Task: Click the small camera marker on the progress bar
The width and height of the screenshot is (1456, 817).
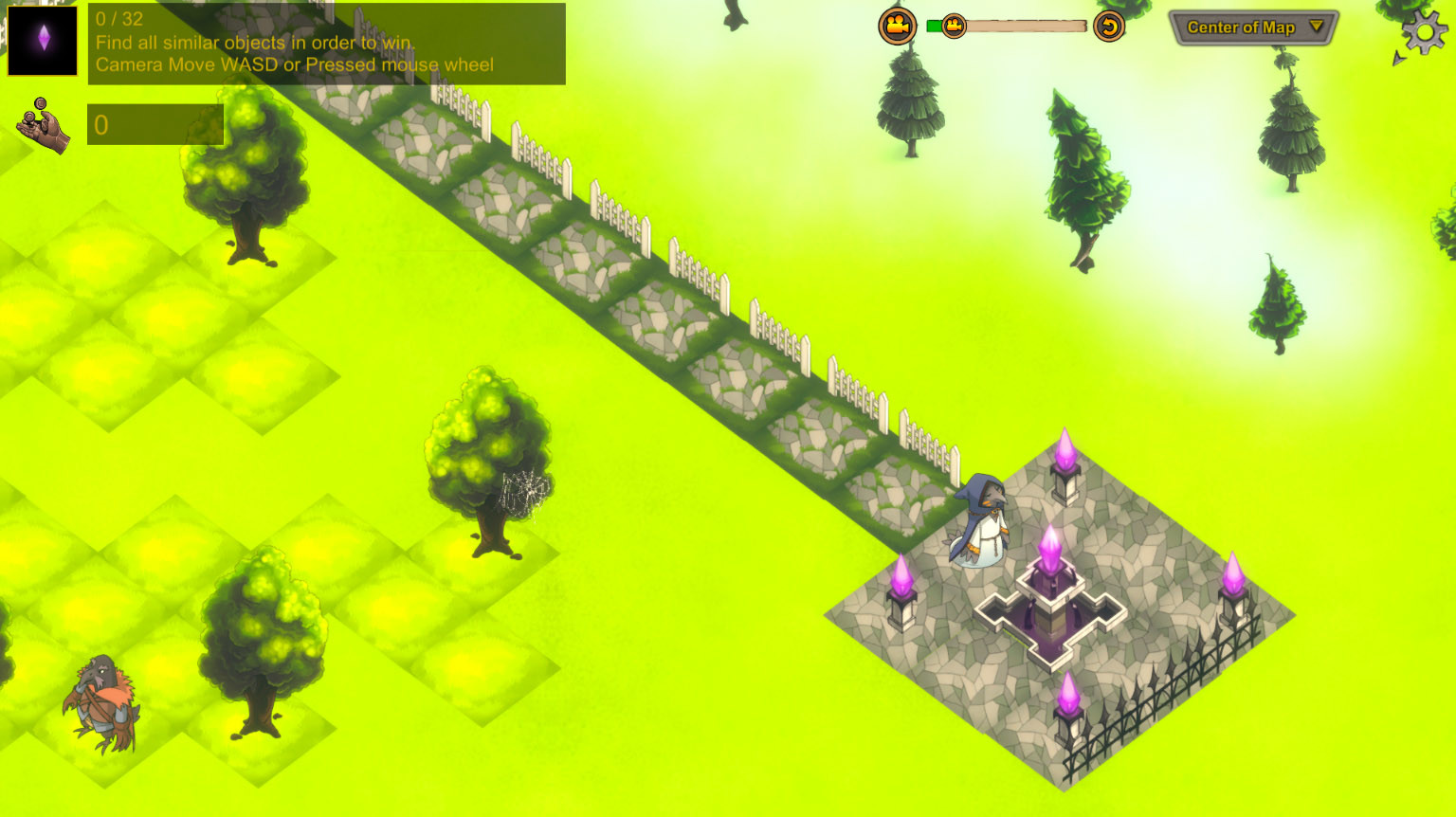Action: pyautogui.click(x=954, y=27)
